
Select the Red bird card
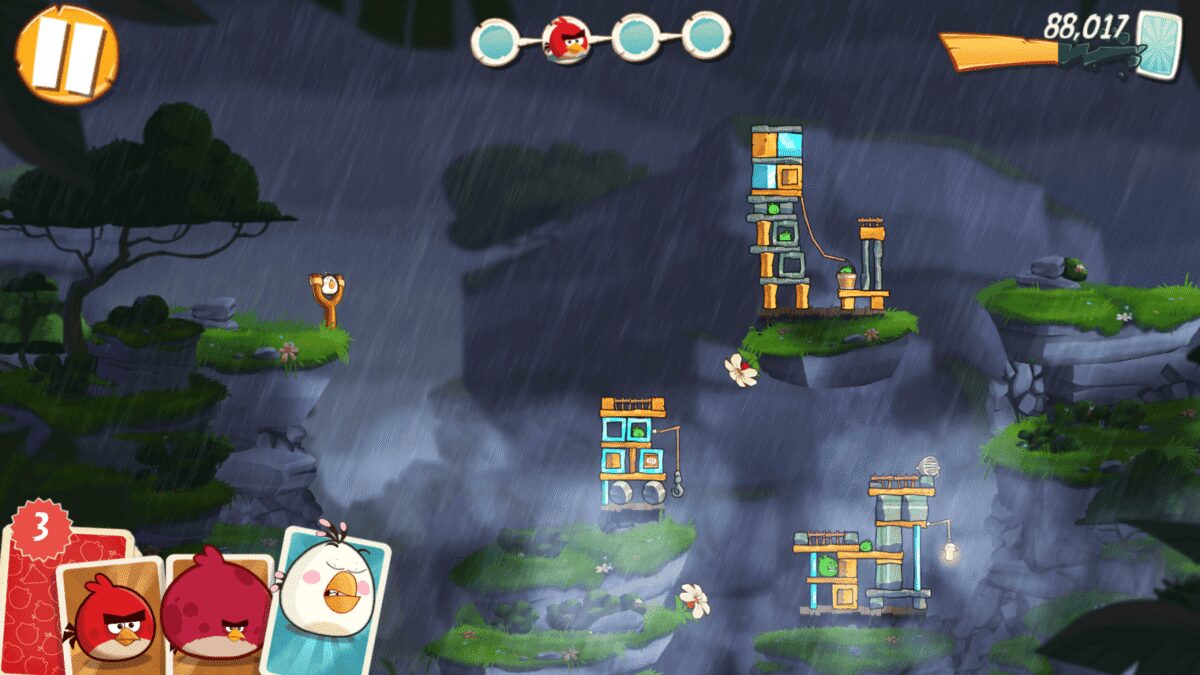coord(112,617)
